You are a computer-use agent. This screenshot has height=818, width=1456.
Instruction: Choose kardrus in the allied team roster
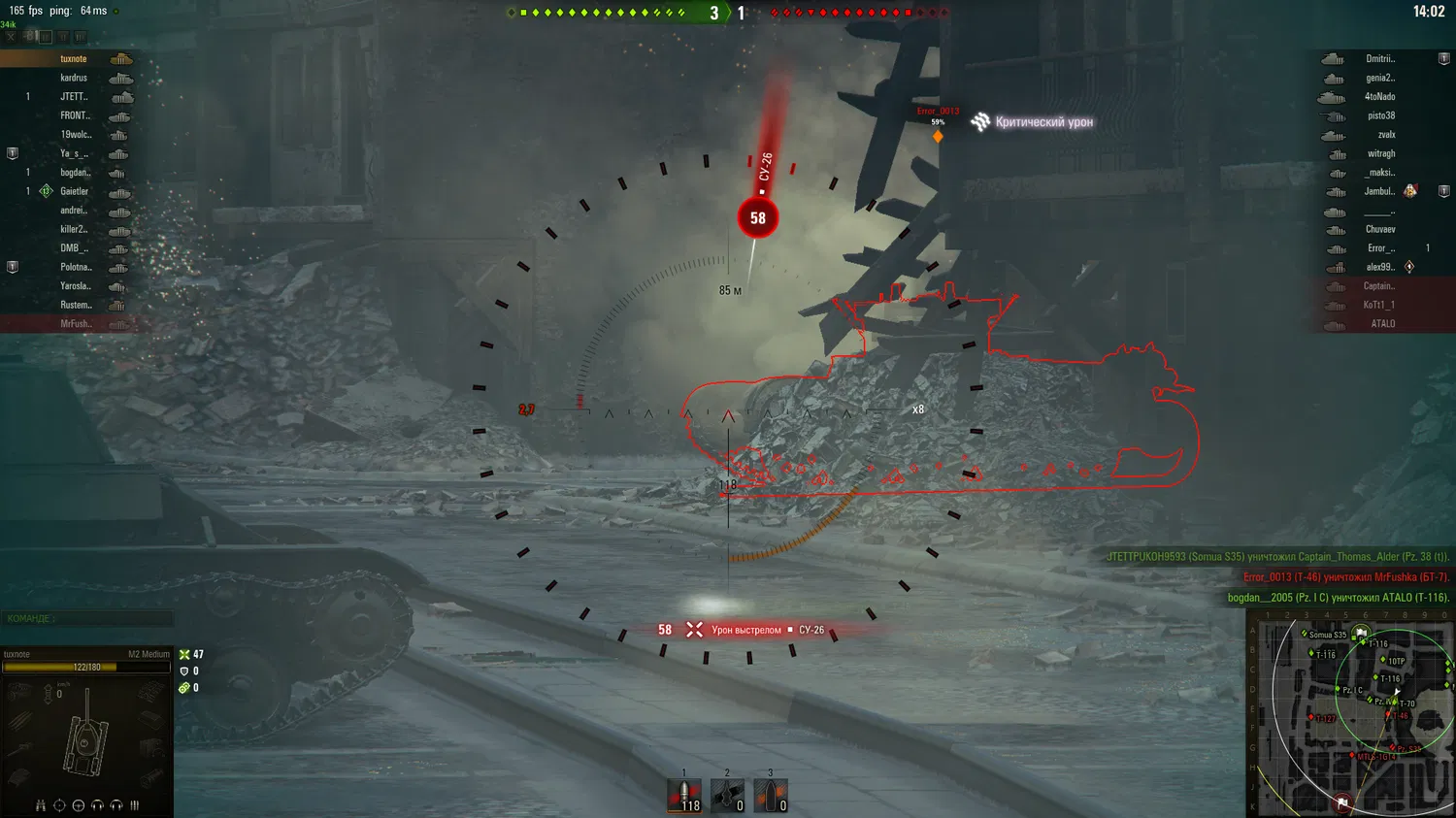(x=74, y=78)
